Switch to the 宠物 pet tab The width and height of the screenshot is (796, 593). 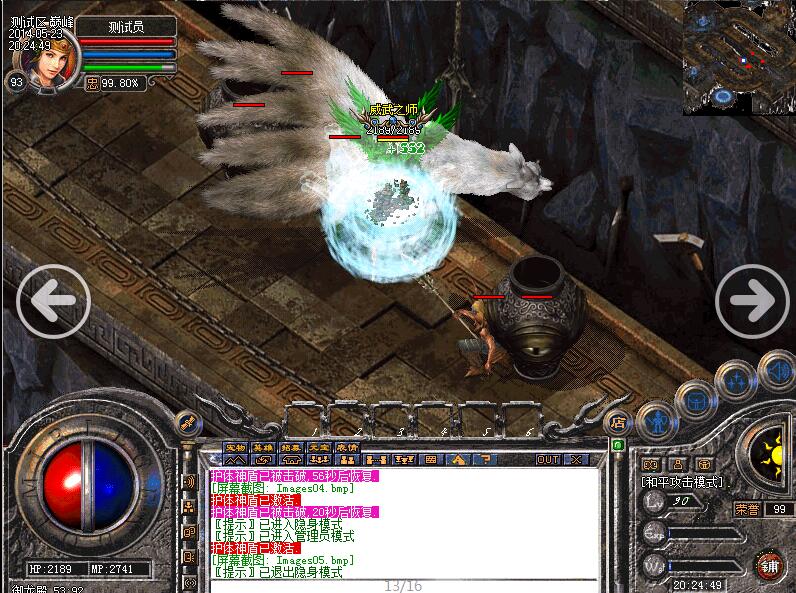coord(235,447)
